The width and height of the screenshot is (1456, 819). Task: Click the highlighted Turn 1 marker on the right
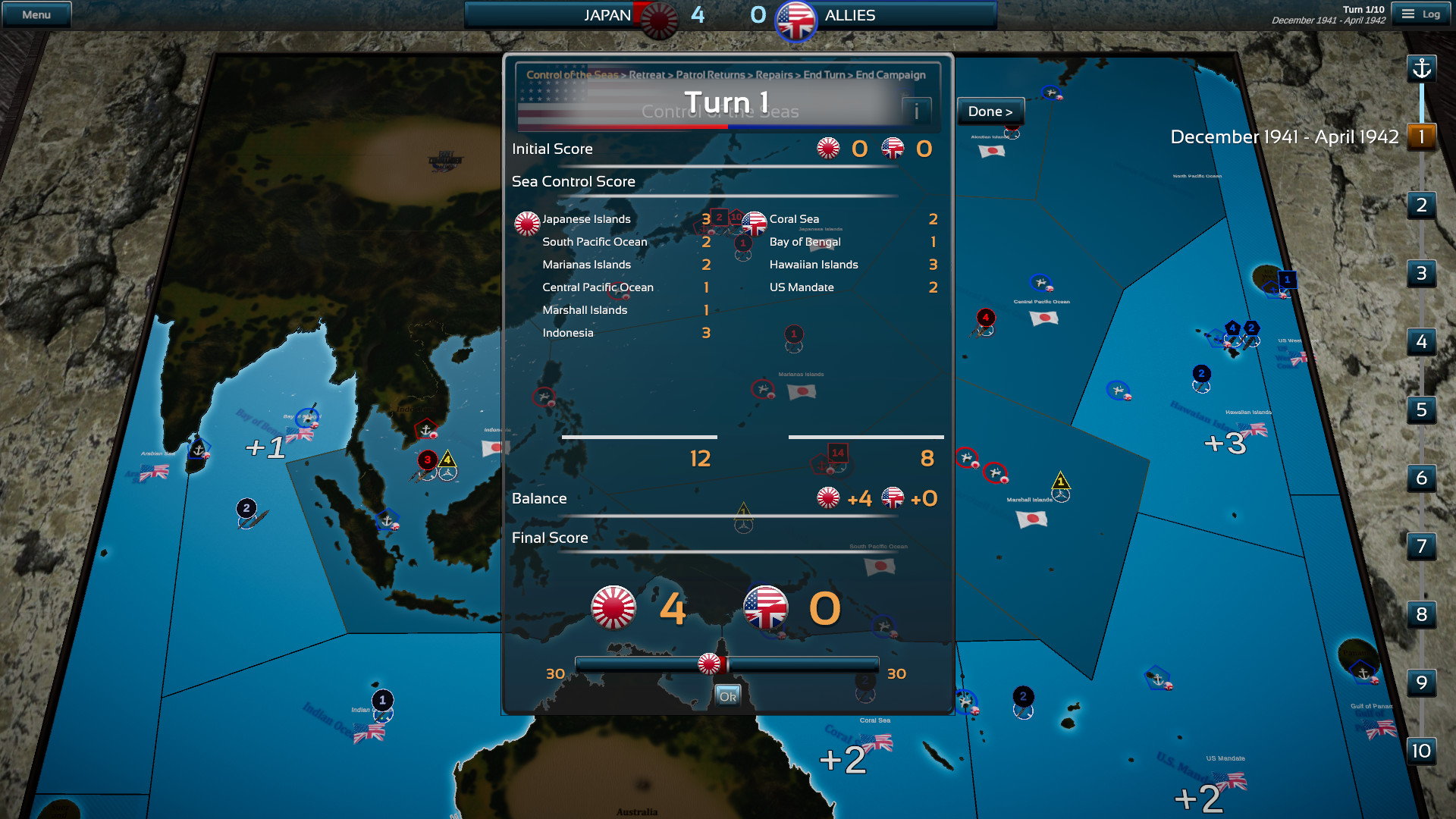[x=1422, y=136]
